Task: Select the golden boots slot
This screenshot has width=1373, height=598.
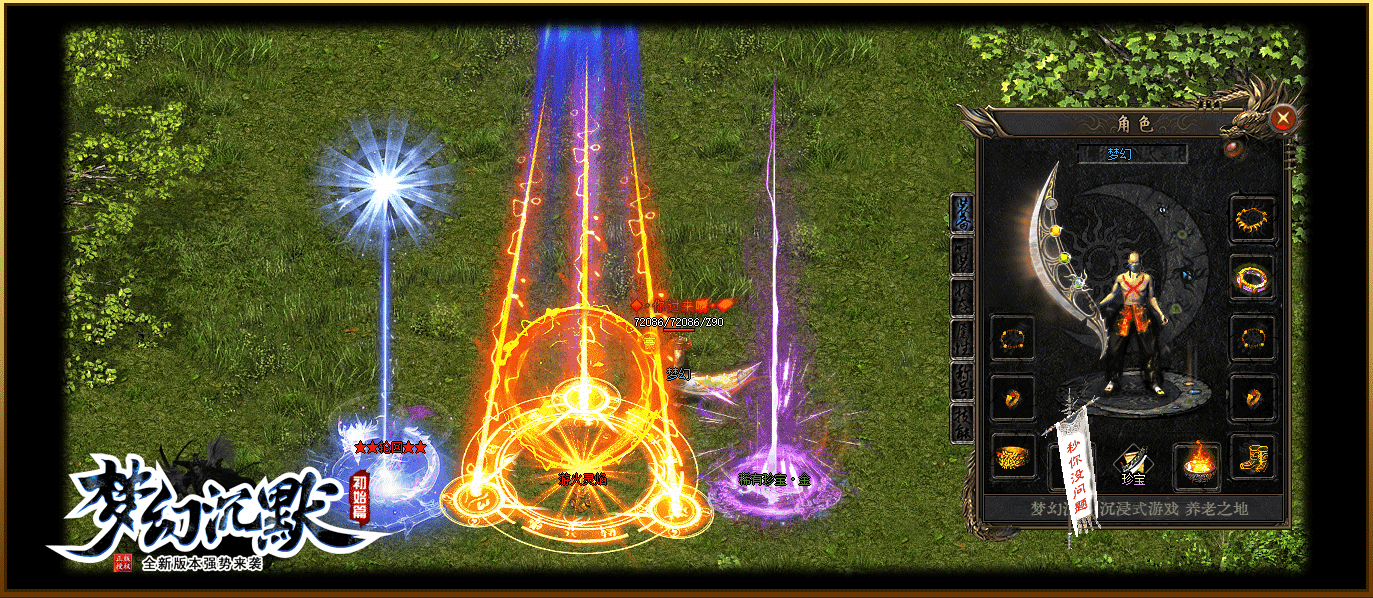Action: pyautogui.click(x=1252, y=457)
